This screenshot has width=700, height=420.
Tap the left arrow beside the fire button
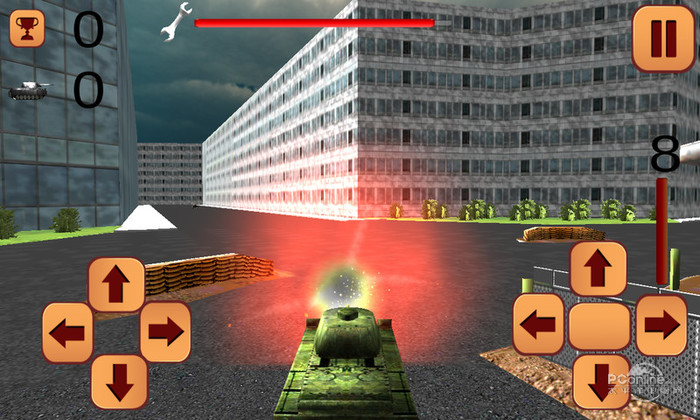pyautogui.click(x=540, y=324)
